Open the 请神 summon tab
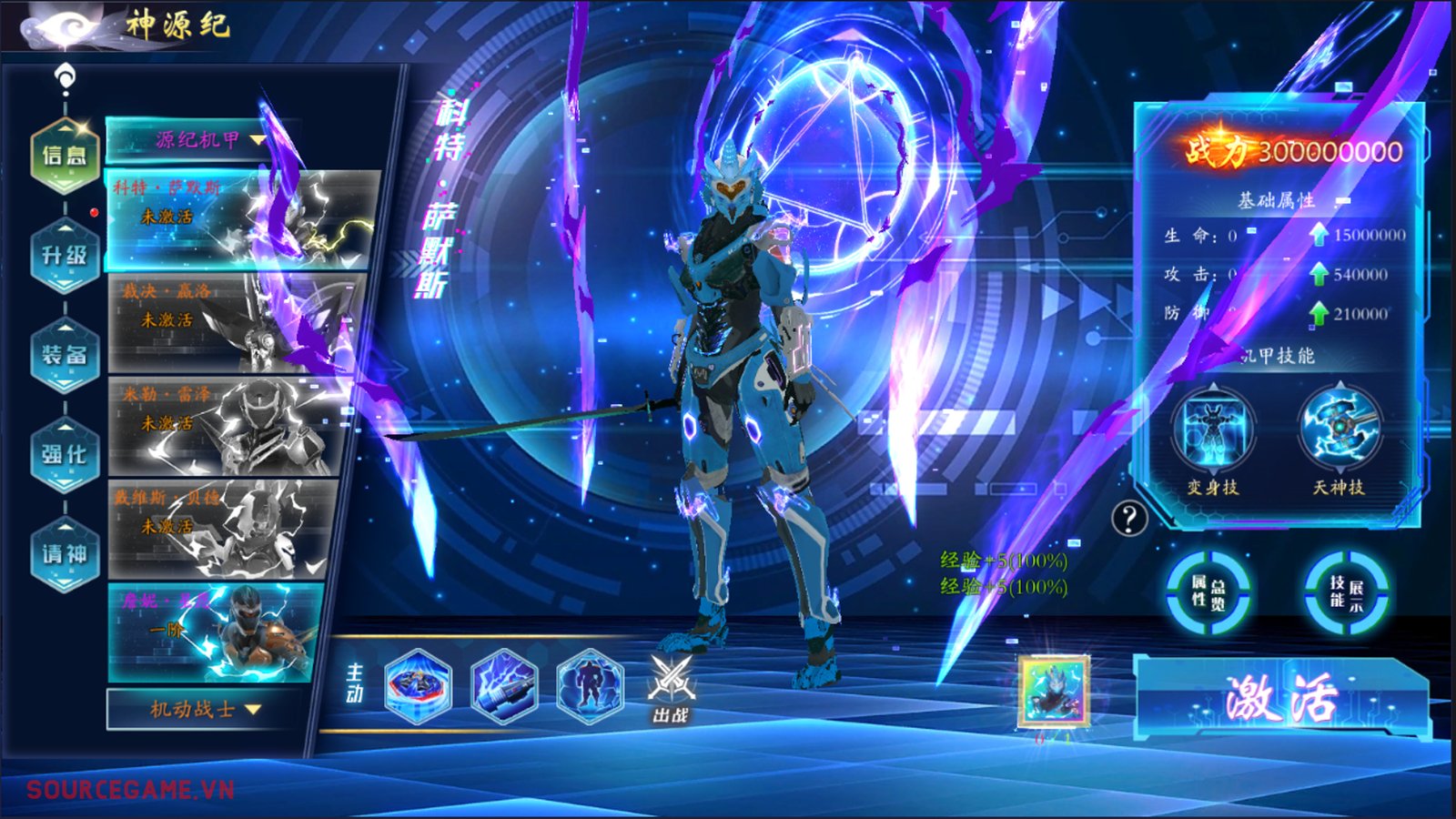 (x=65, y=553)
